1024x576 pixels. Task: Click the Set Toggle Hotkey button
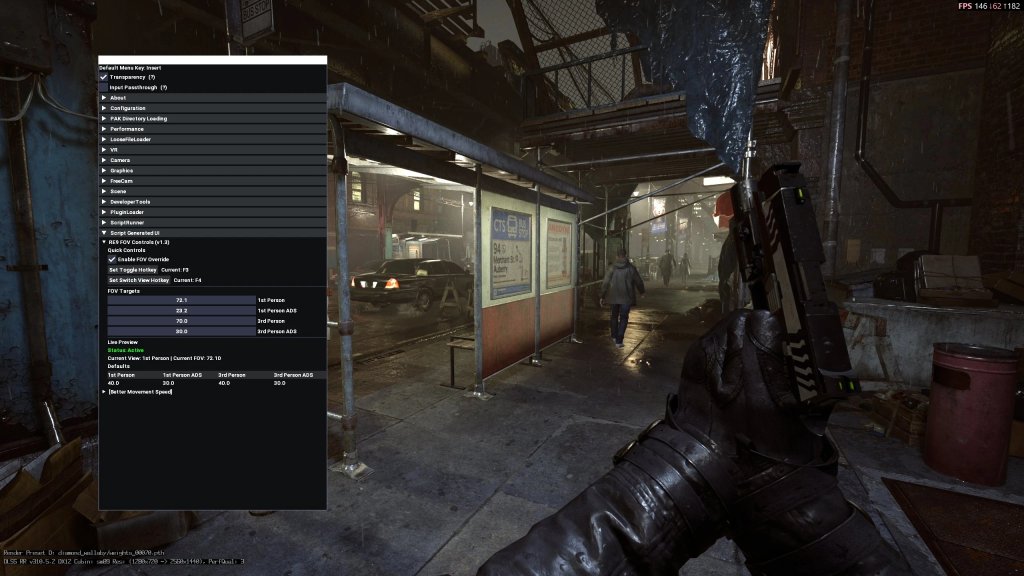pos(132,270)
